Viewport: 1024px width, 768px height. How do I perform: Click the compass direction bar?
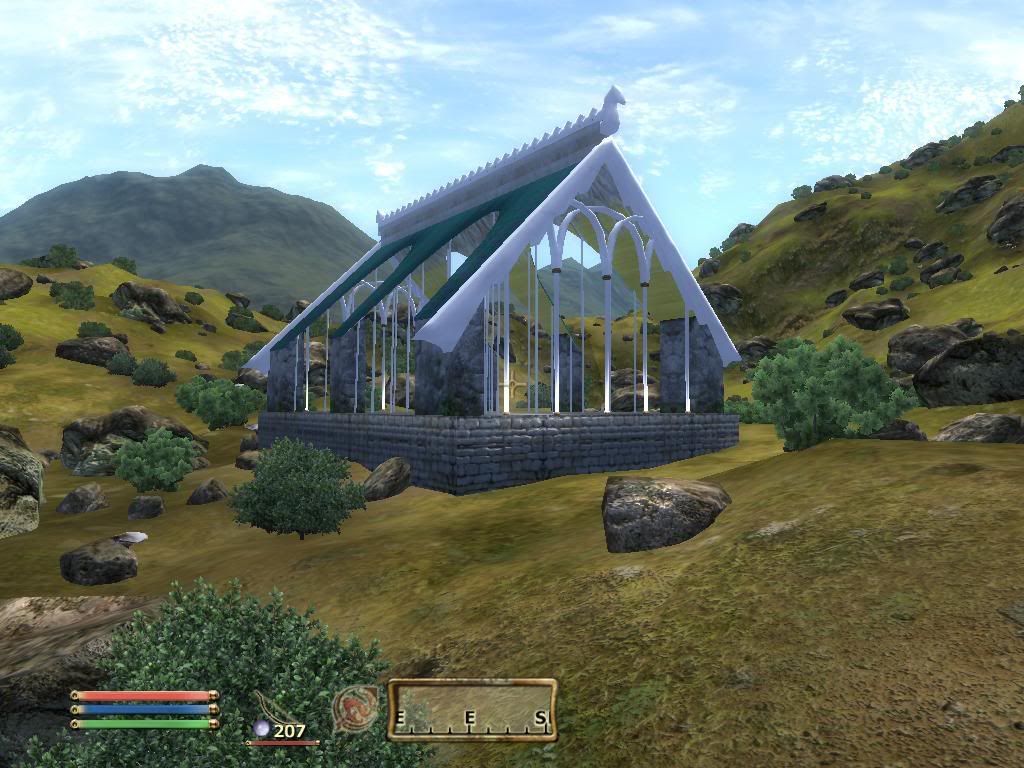point(472,710)
